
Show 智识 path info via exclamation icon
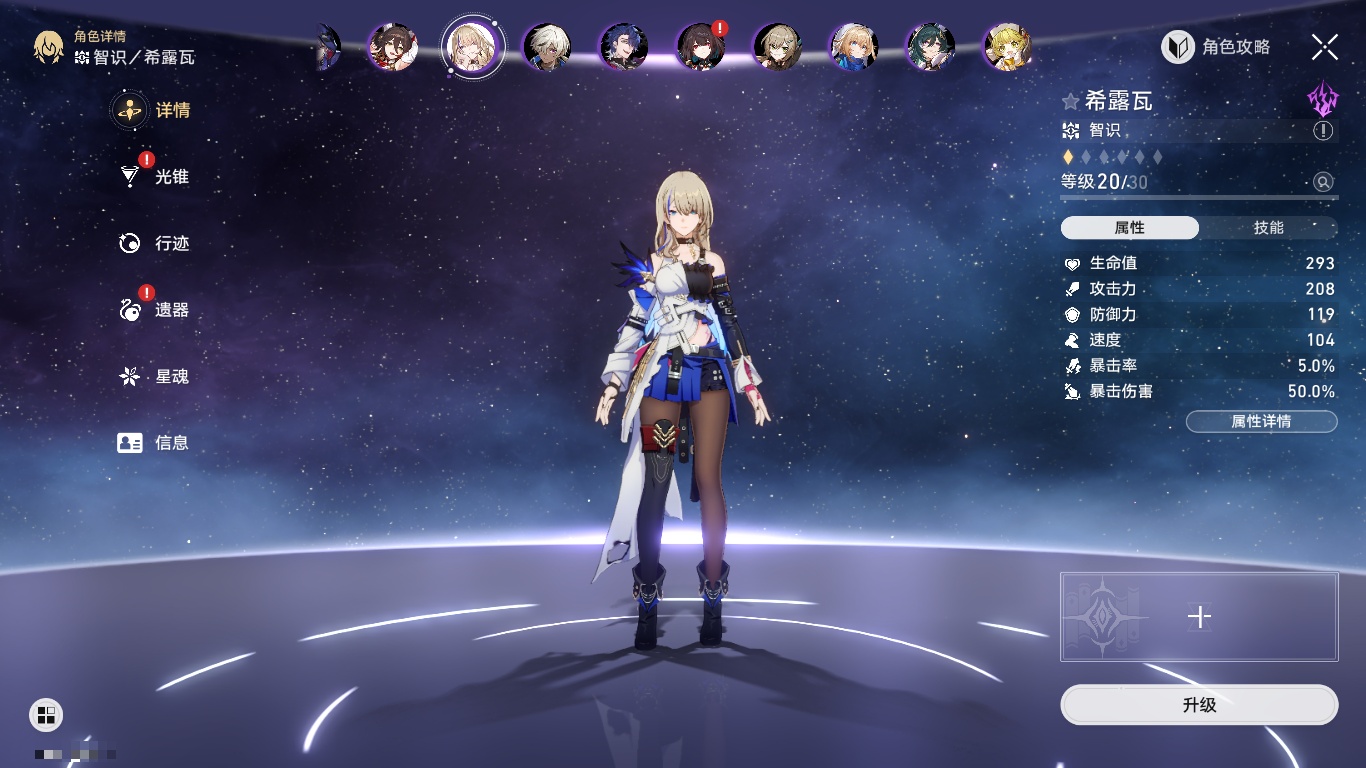click(x=1323, y=131)
